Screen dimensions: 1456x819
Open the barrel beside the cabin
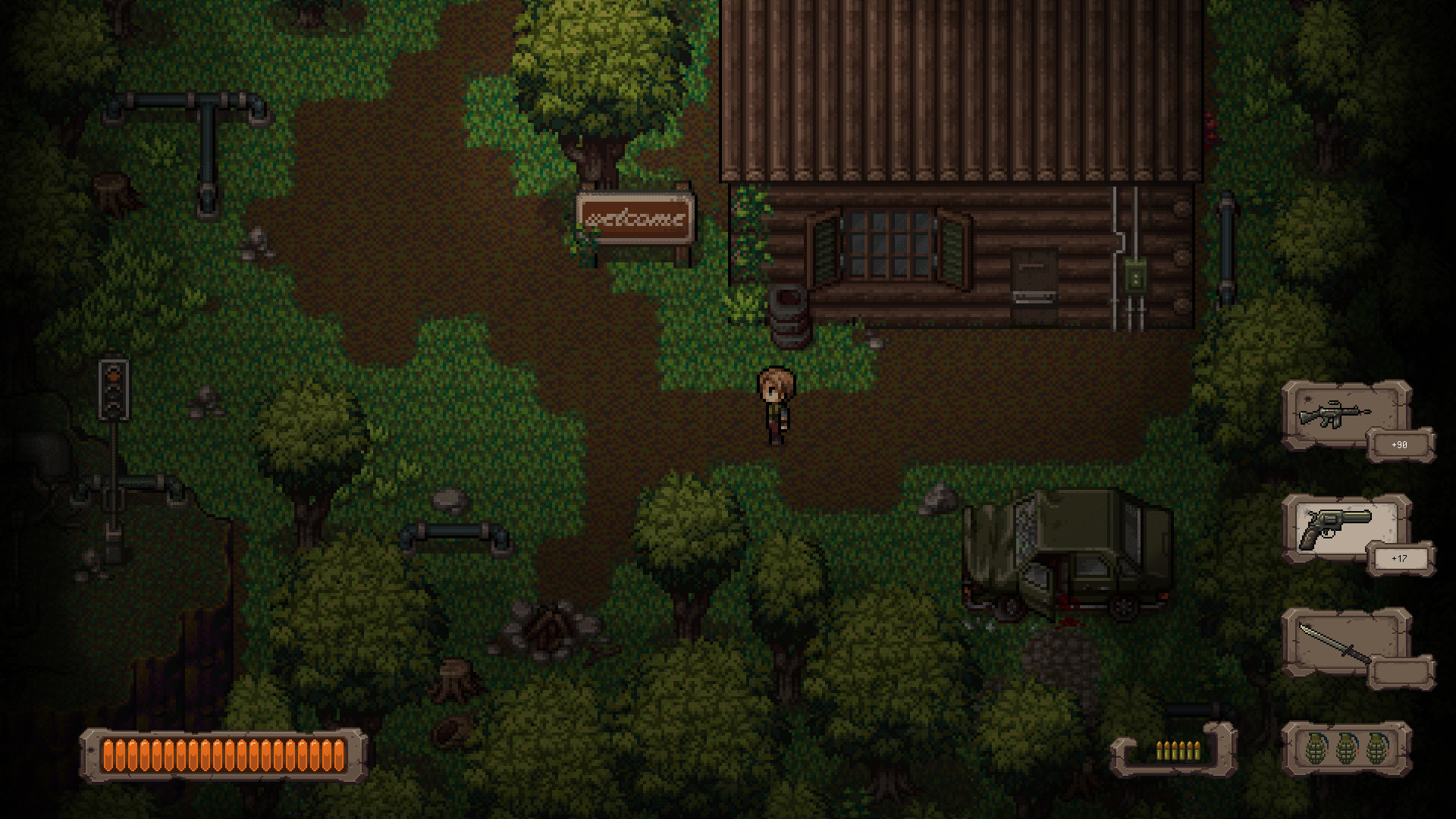tap(789, 311)
